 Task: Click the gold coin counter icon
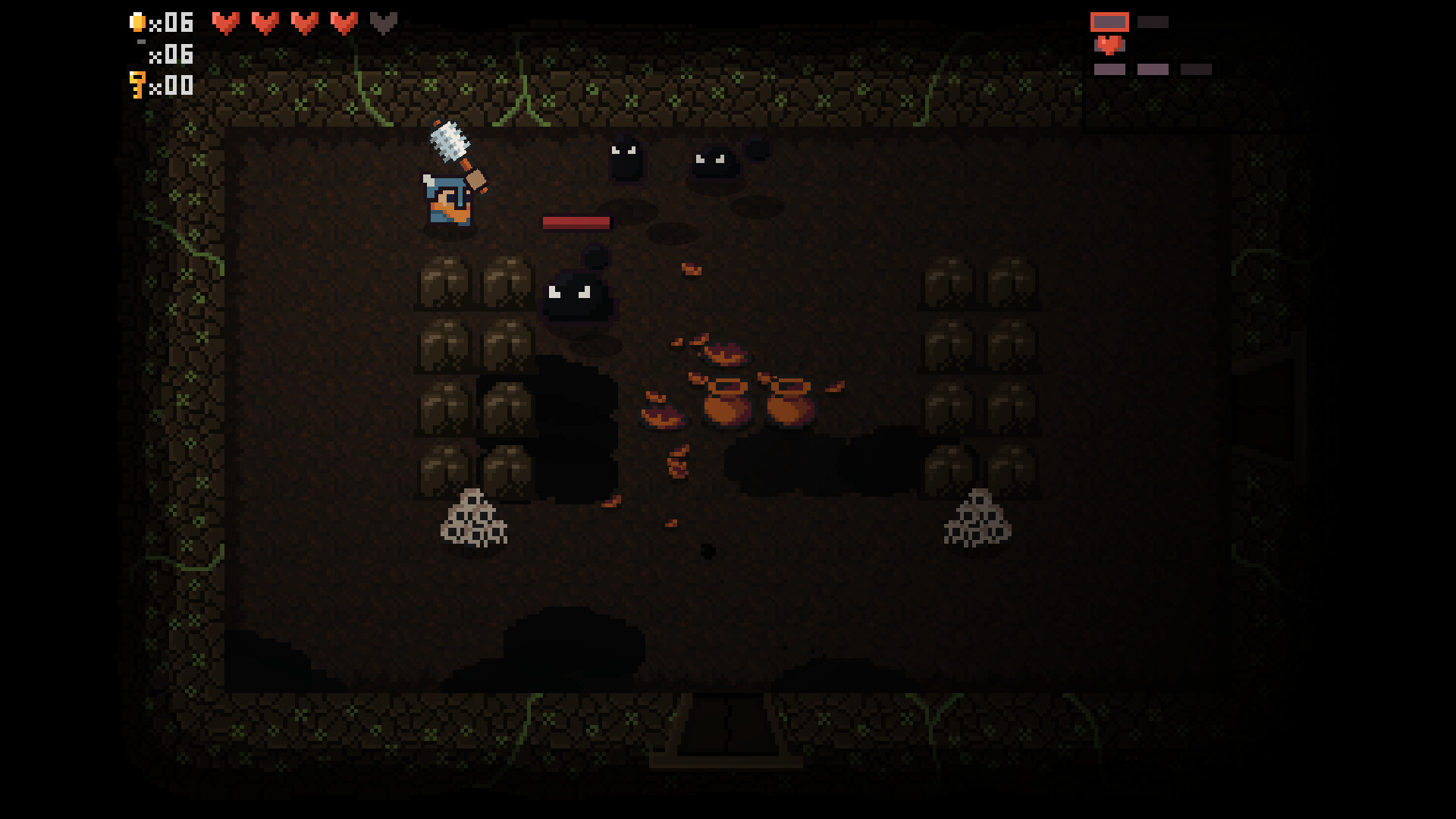pos(138,22)
